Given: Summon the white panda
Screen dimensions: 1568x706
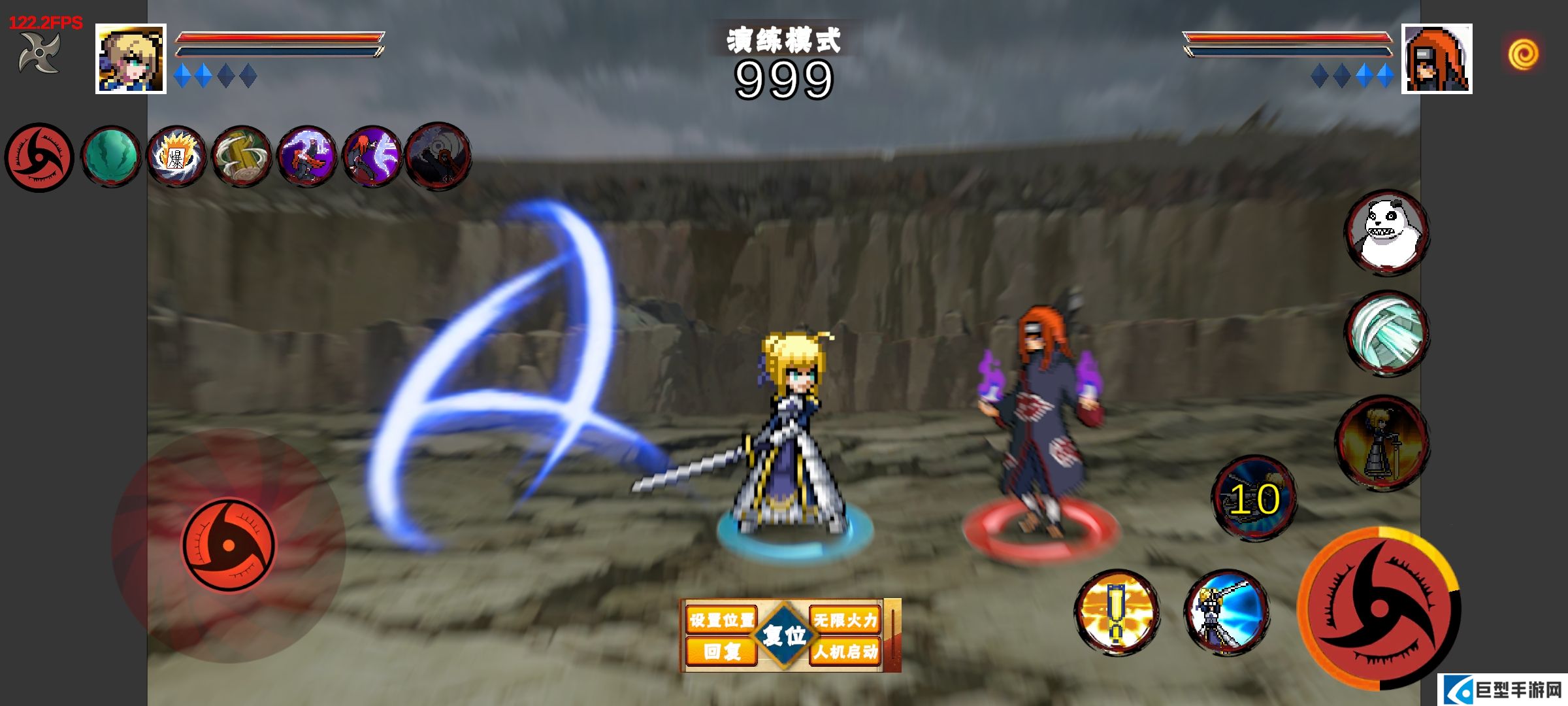Looking at the screenshot, I should pyautogui.click(x=1386, y=232).
